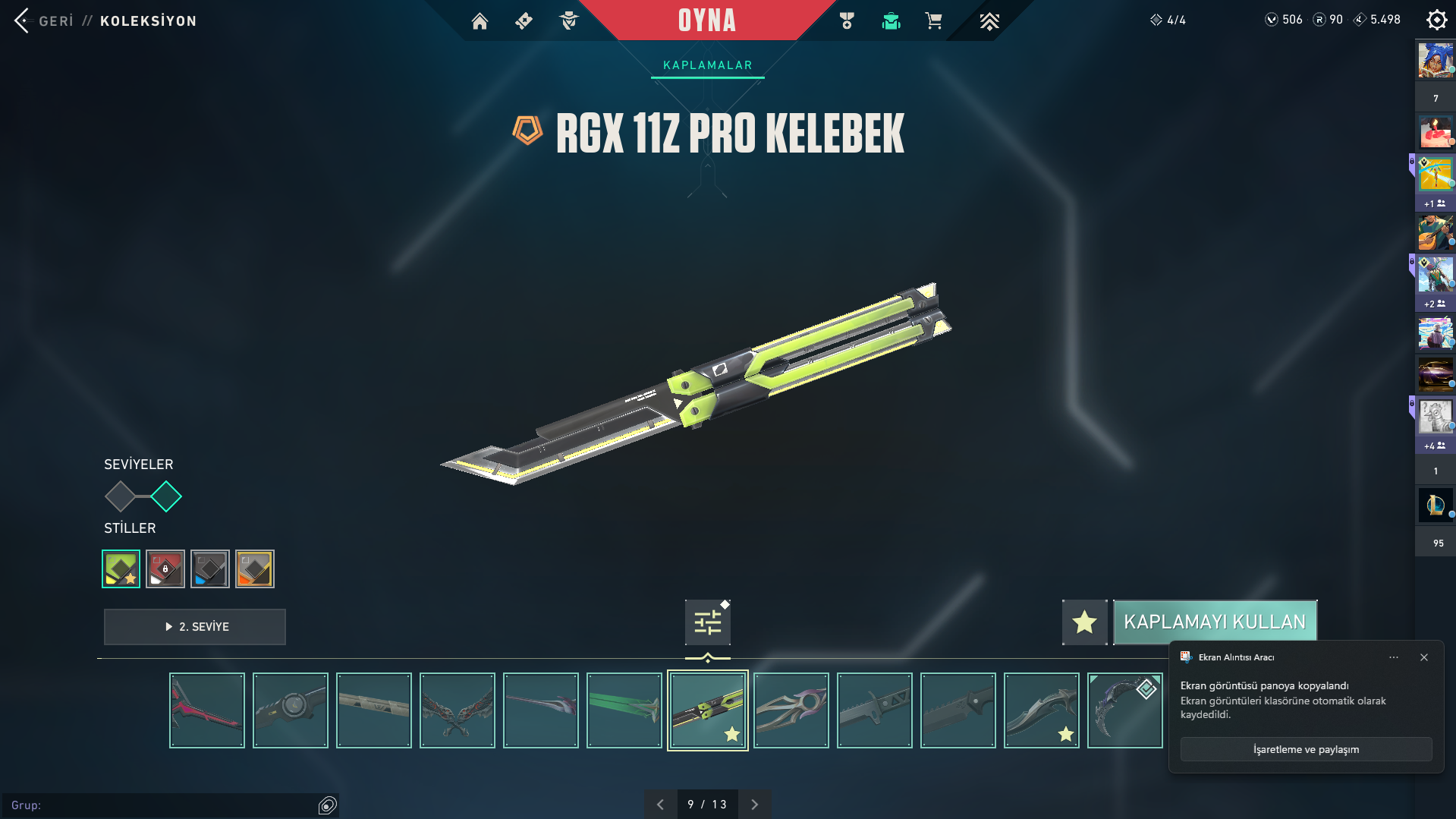
Task: Select the green variant style swatch
Action: pyautogui.click(x=121, y=569)
